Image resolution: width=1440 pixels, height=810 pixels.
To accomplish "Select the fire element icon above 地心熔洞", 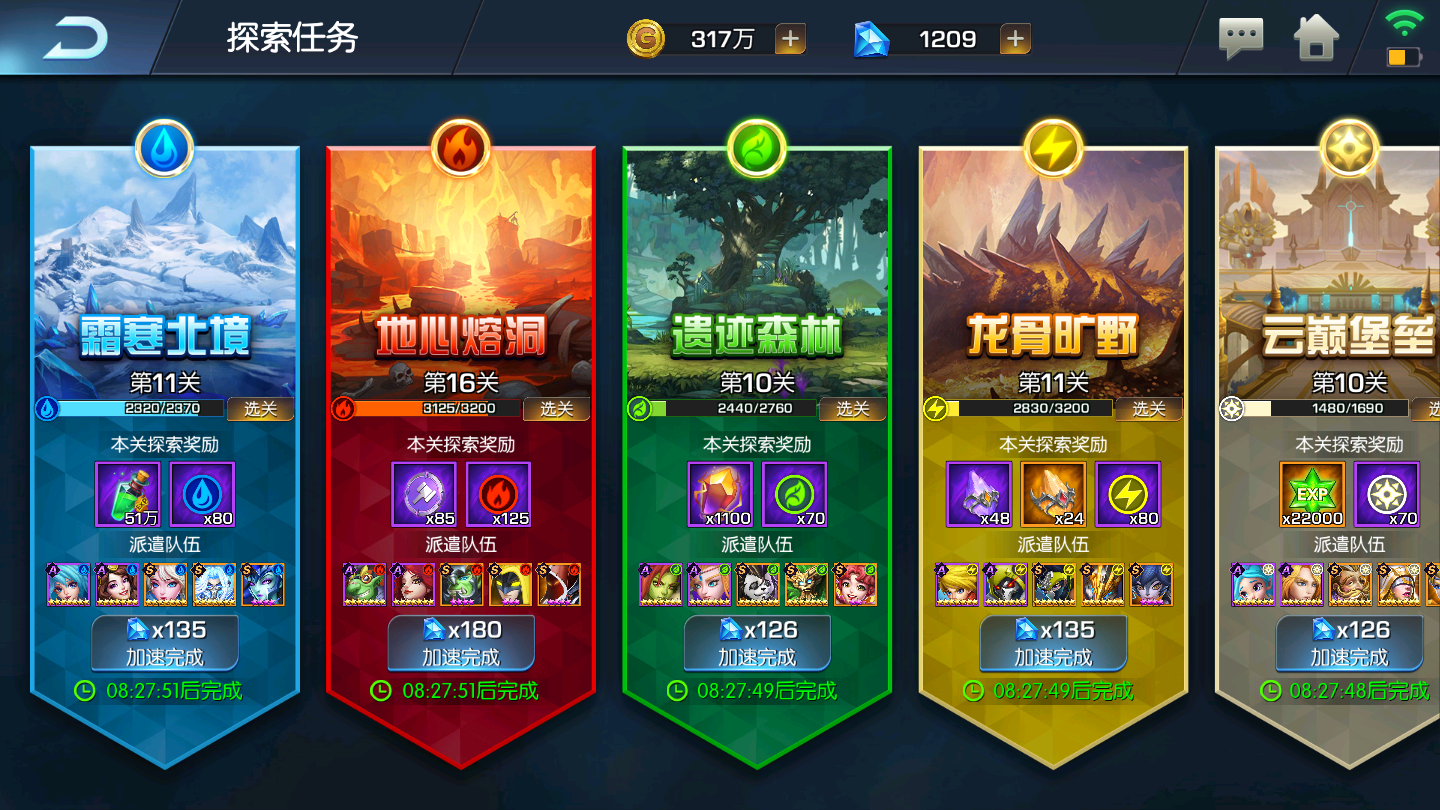I will pyautogui.click(x=460, y=147).
